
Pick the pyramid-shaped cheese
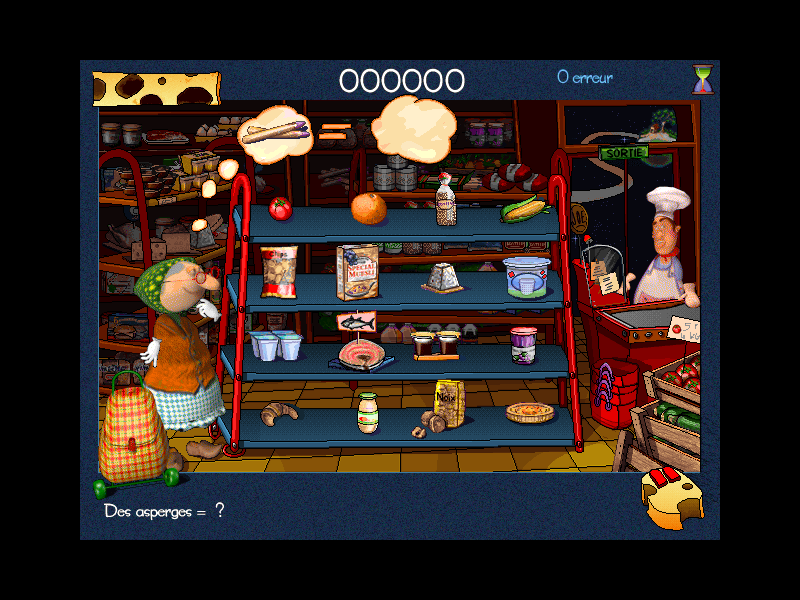(440, 277)
